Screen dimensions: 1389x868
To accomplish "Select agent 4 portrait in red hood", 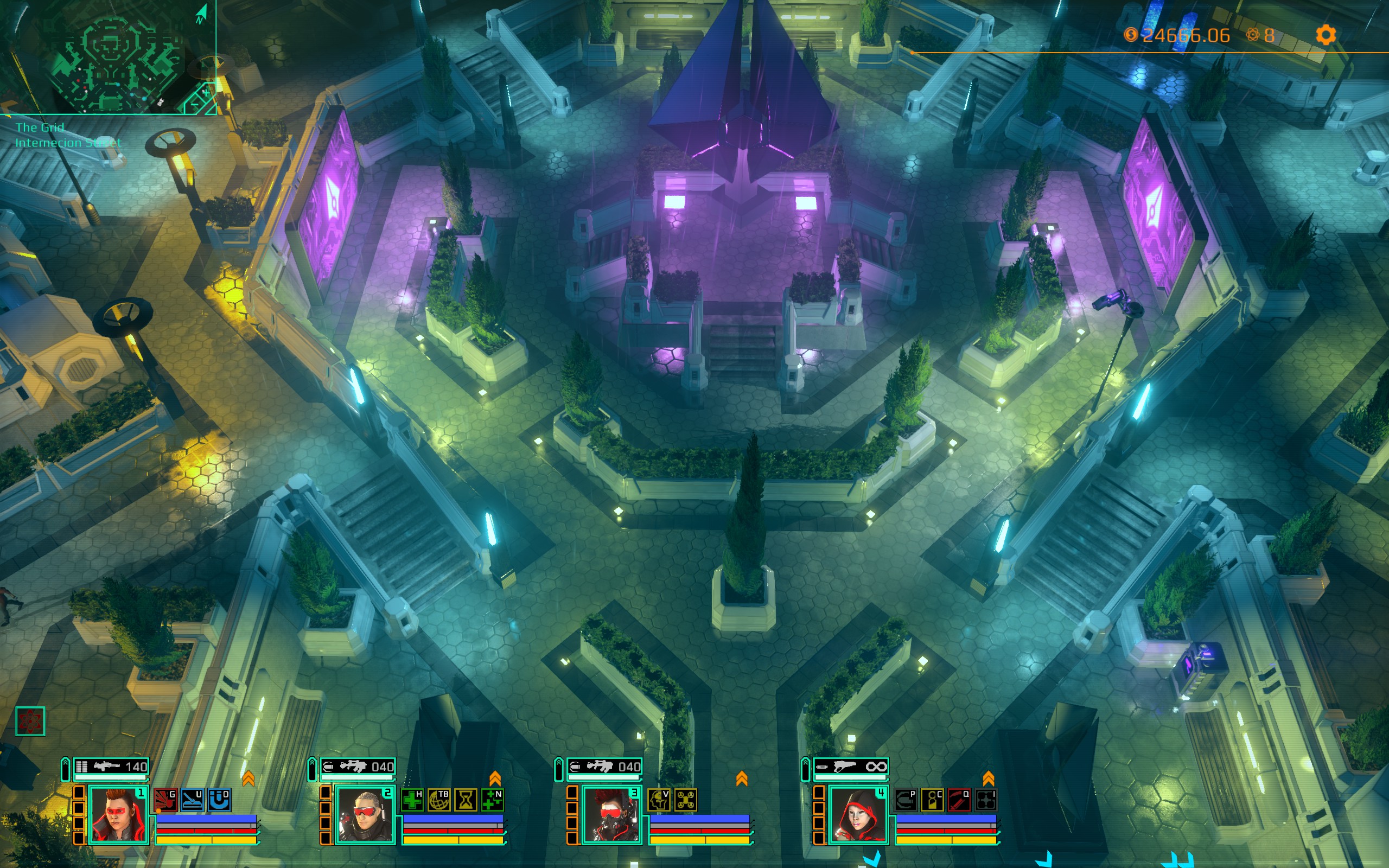I will 859,815.
